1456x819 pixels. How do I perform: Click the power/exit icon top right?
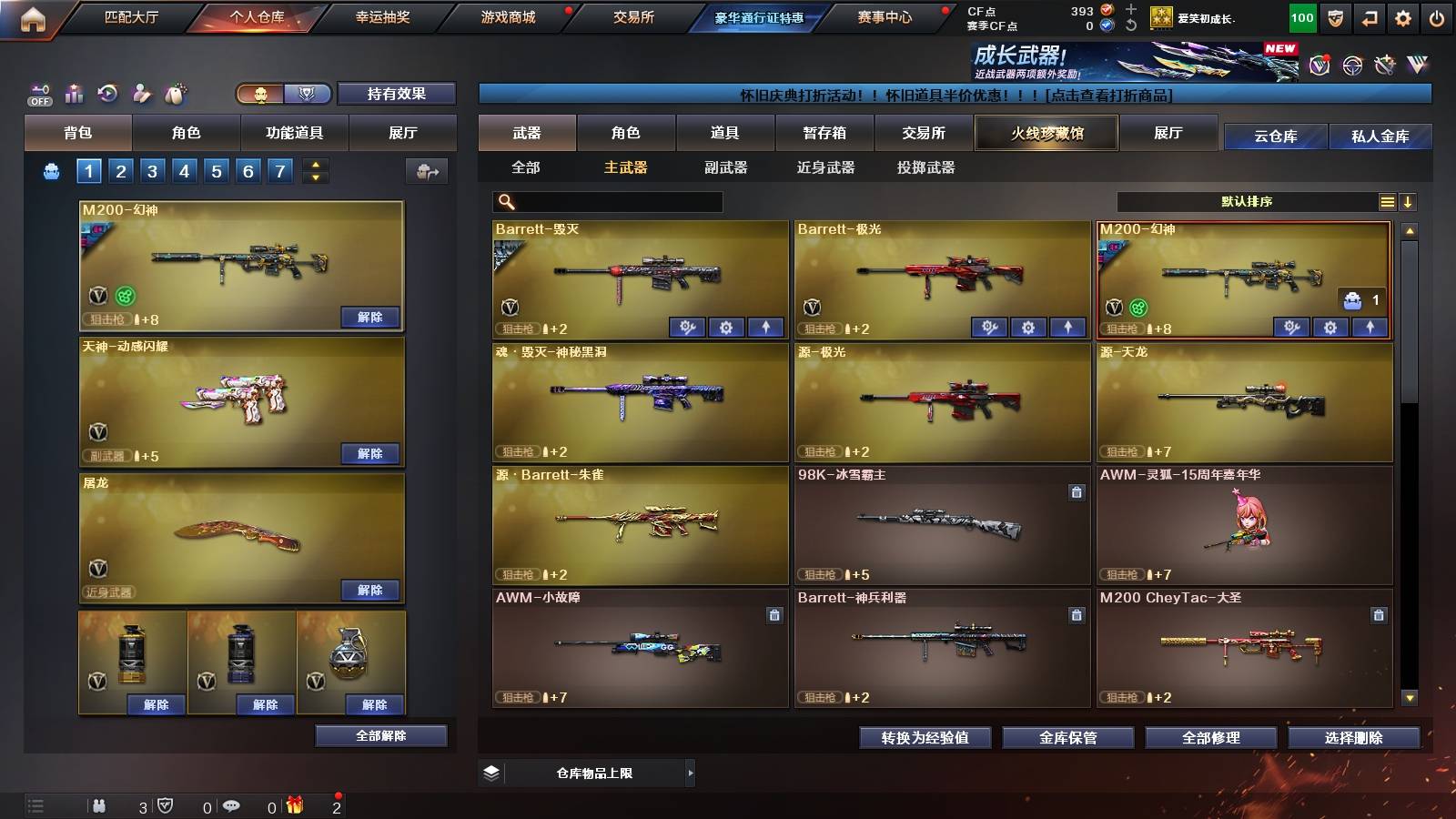click(1434, 18)
